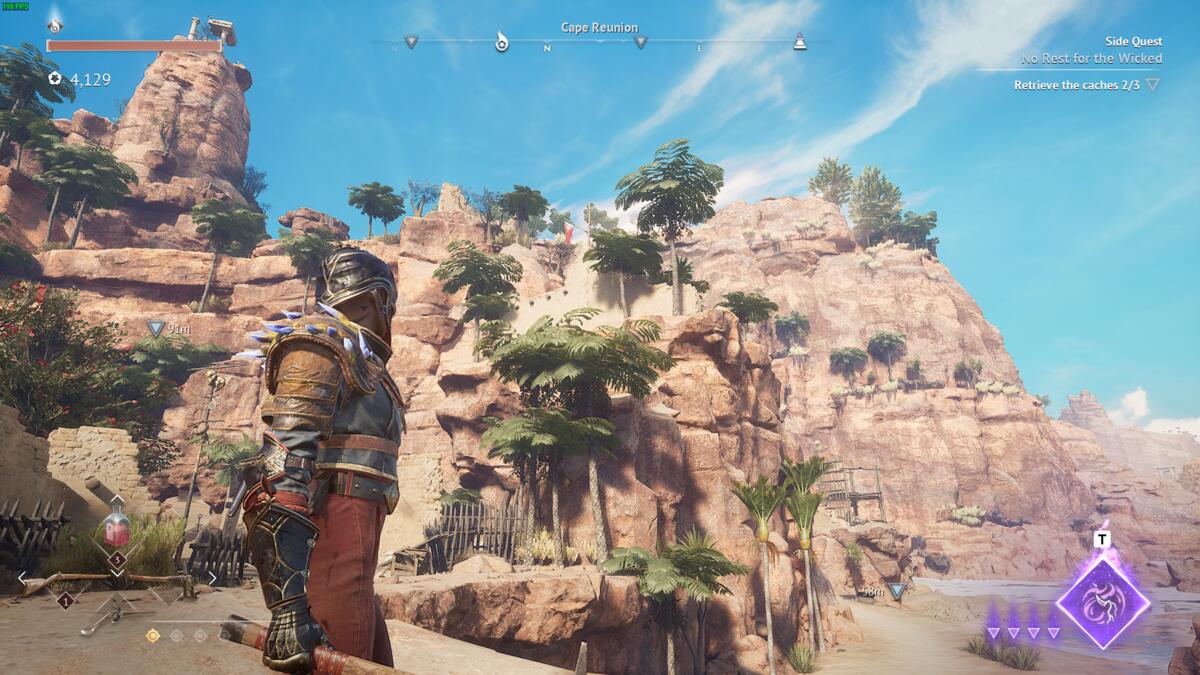Cycle weapons with the right arrow
The height and width of the screenshot is (675, 1200).
[x=212, y=578]
